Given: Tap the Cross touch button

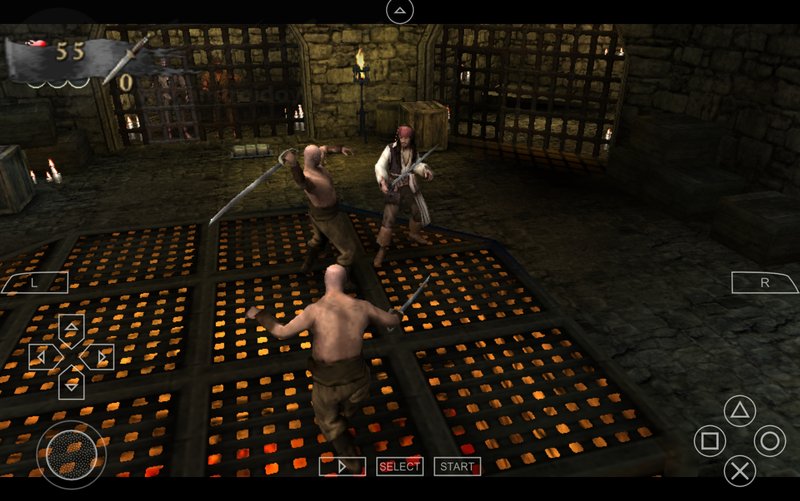Looking at the screenshot, I should 739,470.
